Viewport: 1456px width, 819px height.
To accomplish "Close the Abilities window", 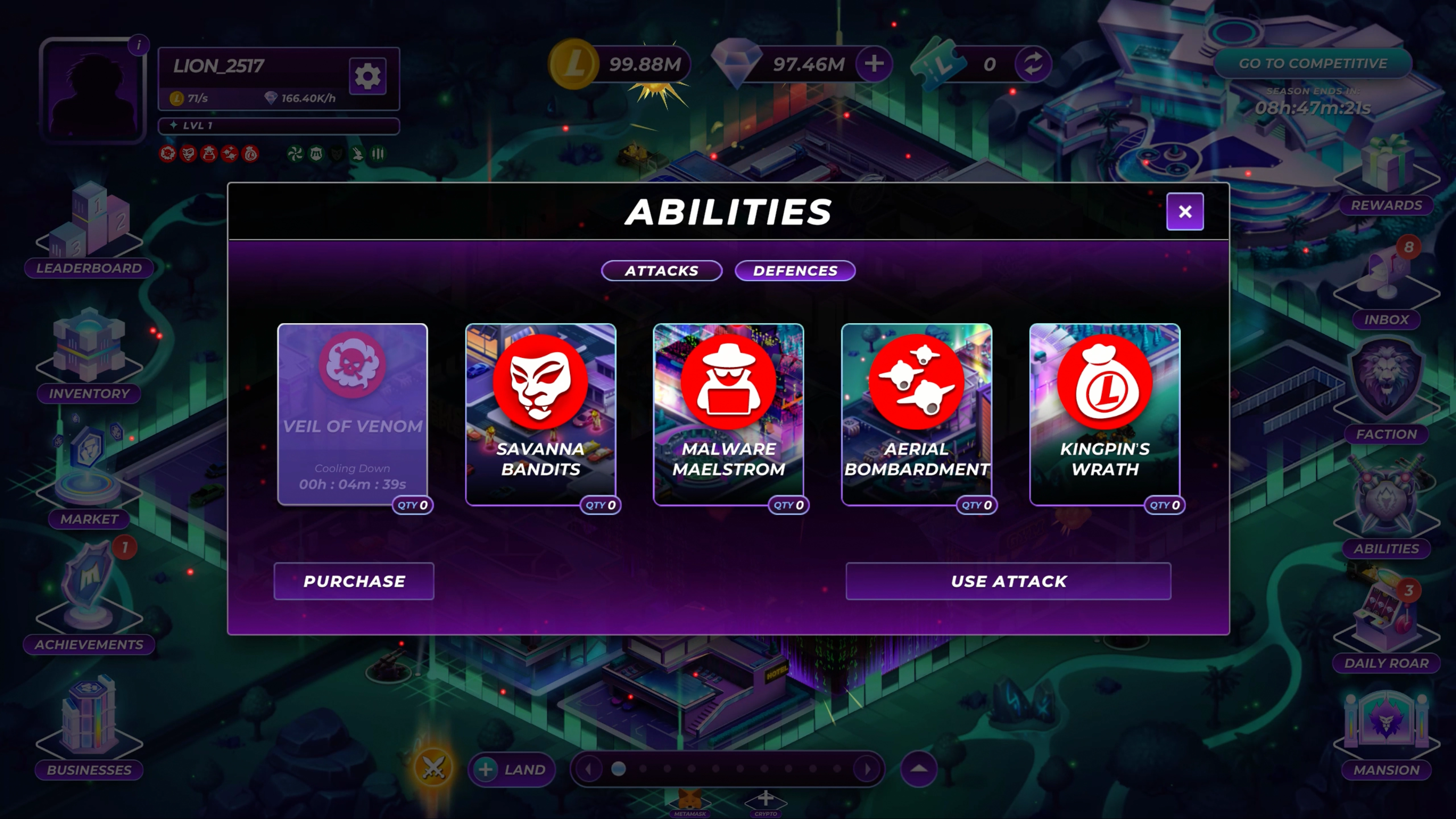I will point(1185,212).
